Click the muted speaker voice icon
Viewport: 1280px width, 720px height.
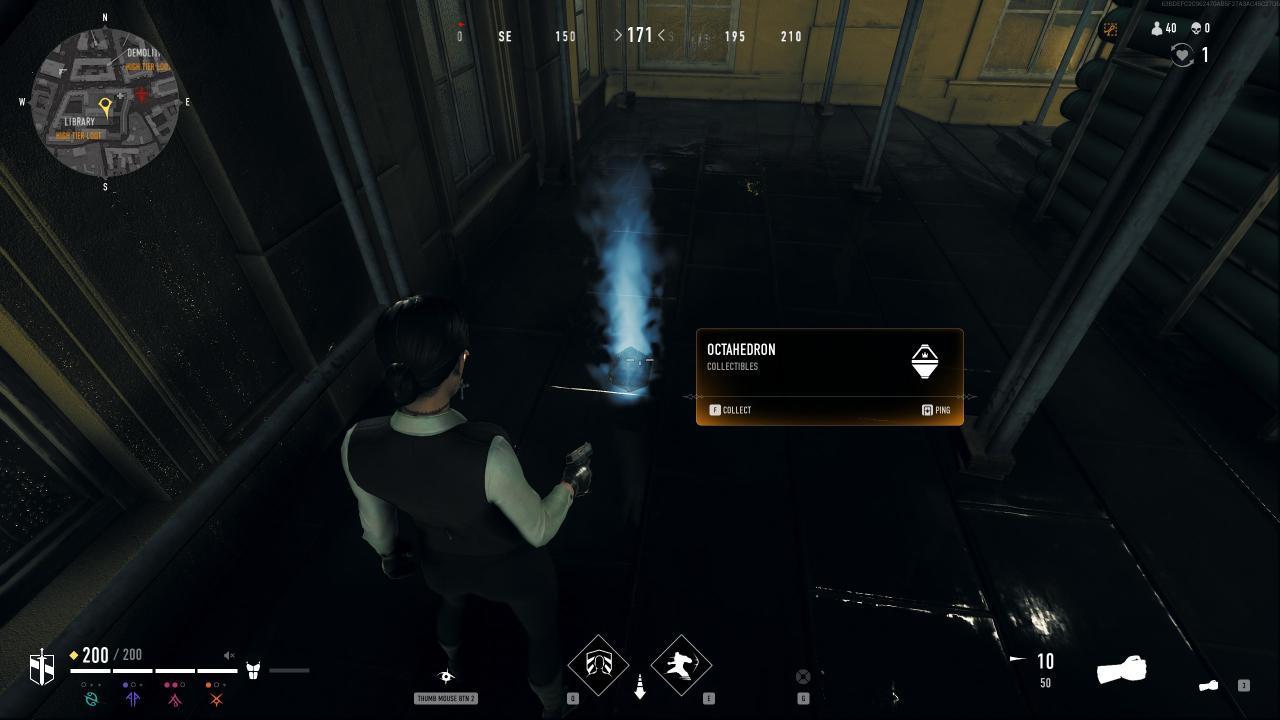pyautogui.click(x=229, y=656)
